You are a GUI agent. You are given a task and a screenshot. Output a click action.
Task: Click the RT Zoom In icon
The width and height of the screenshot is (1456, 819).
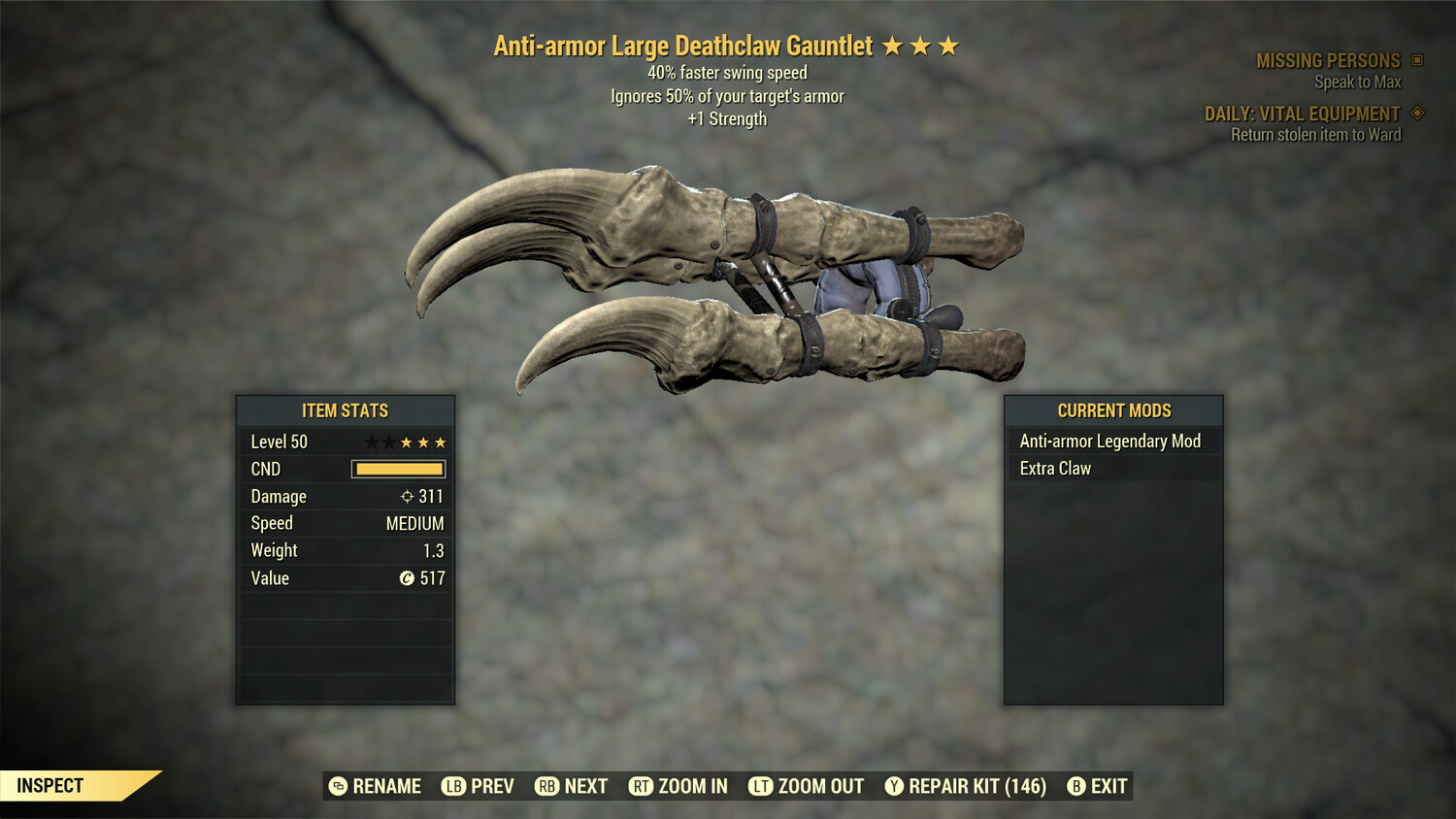click(642, 786)
